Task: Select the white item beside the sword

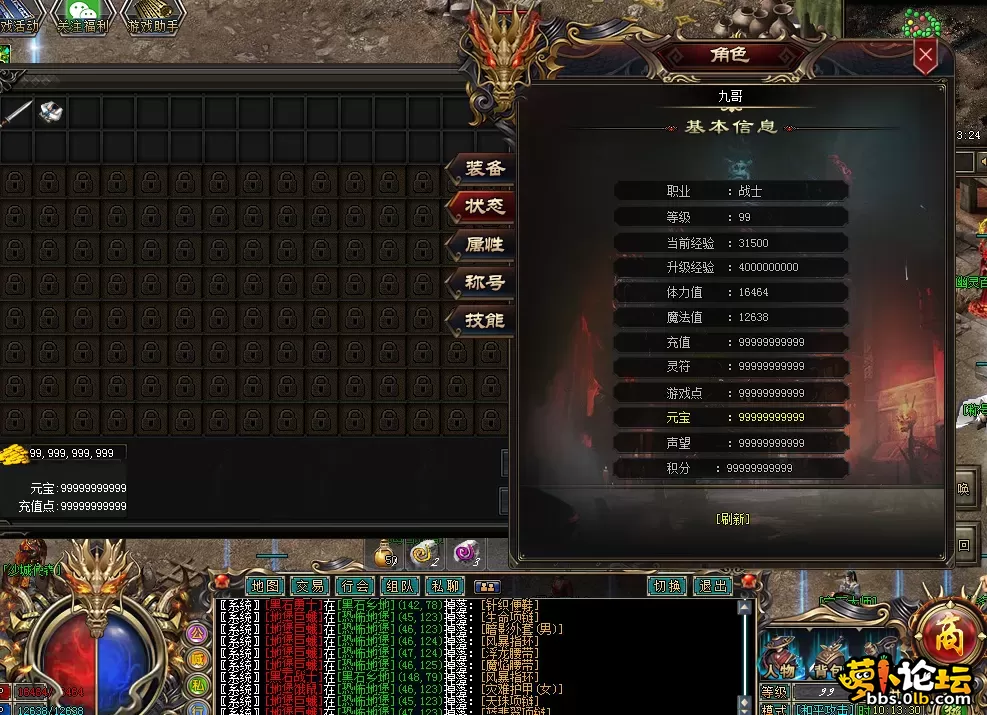Action: 51,112
